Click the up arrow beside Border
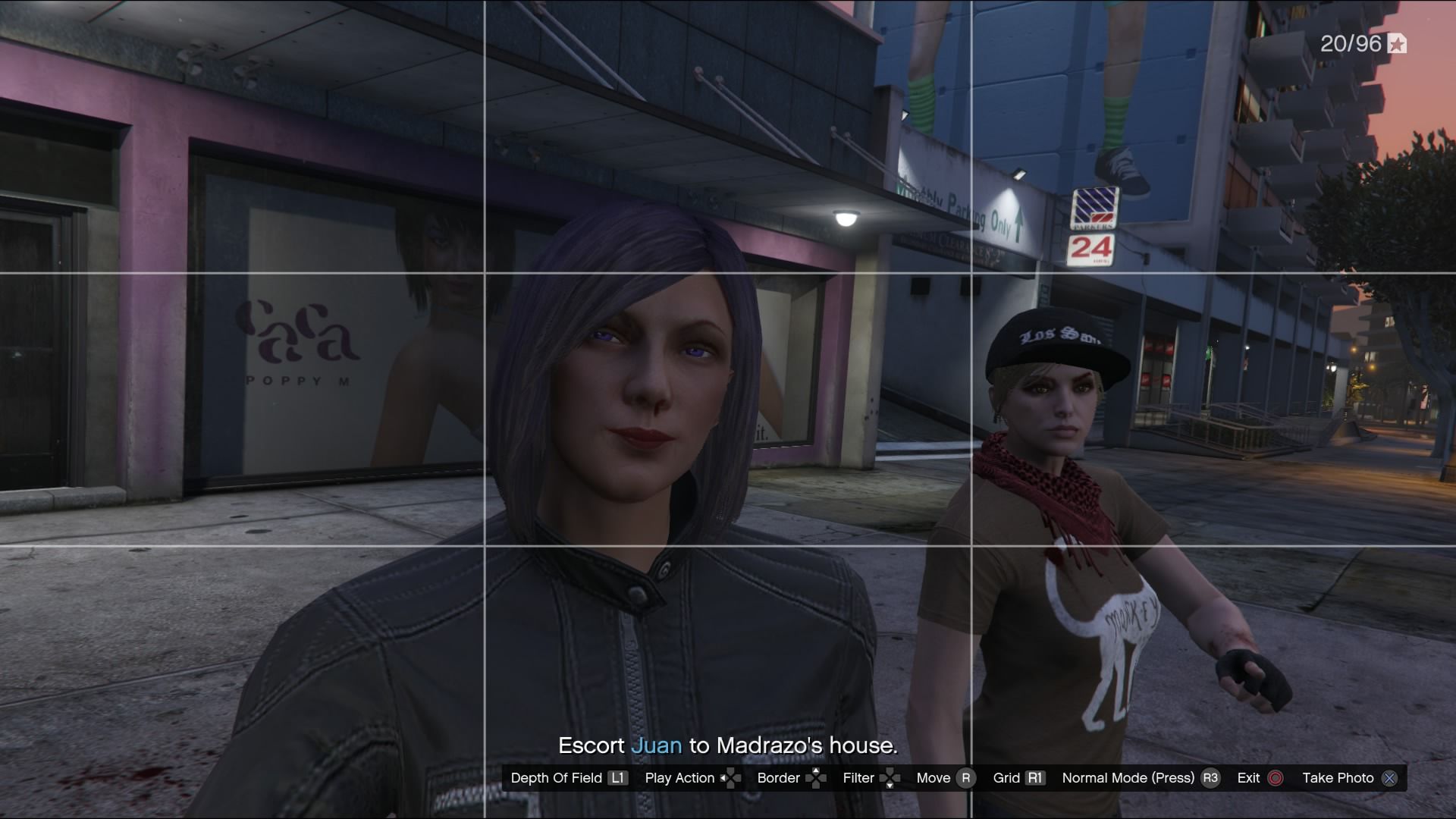The height and width of the screenshot is (819, 1456). coord(817,769)
